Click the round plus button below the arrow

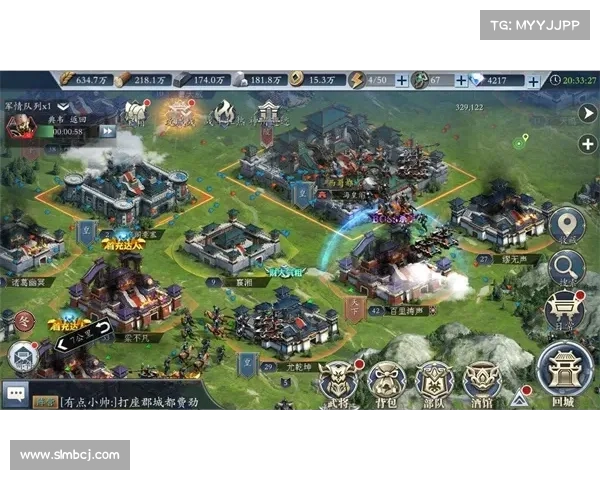[x=587, y=143]
